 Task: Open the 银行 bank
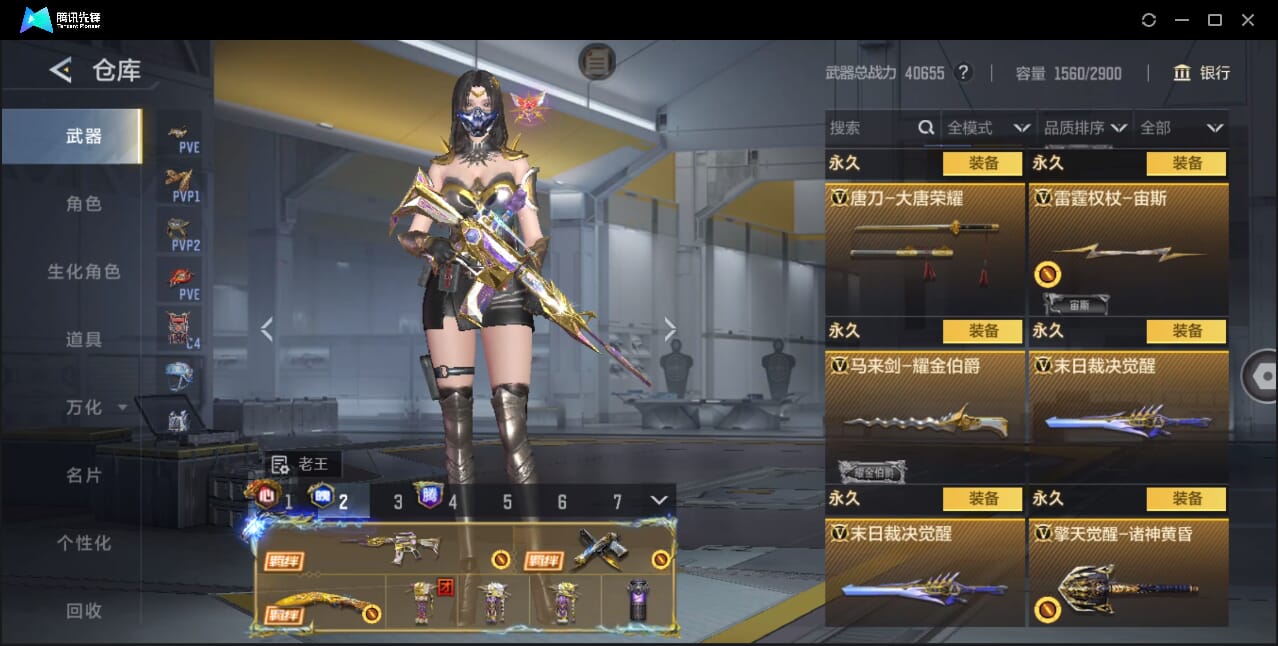(1202, 73)
